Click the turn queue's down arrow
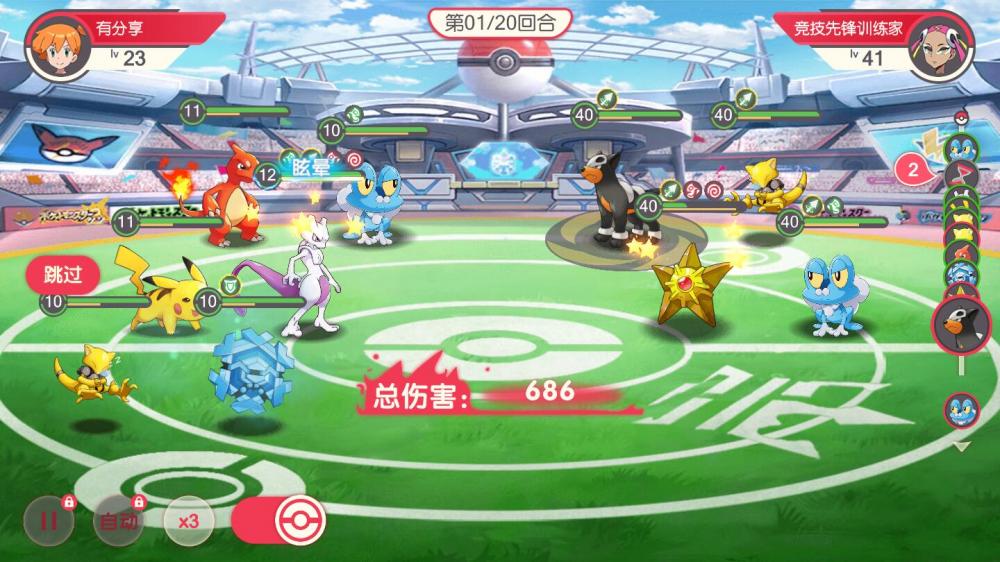 pos(961,447)
